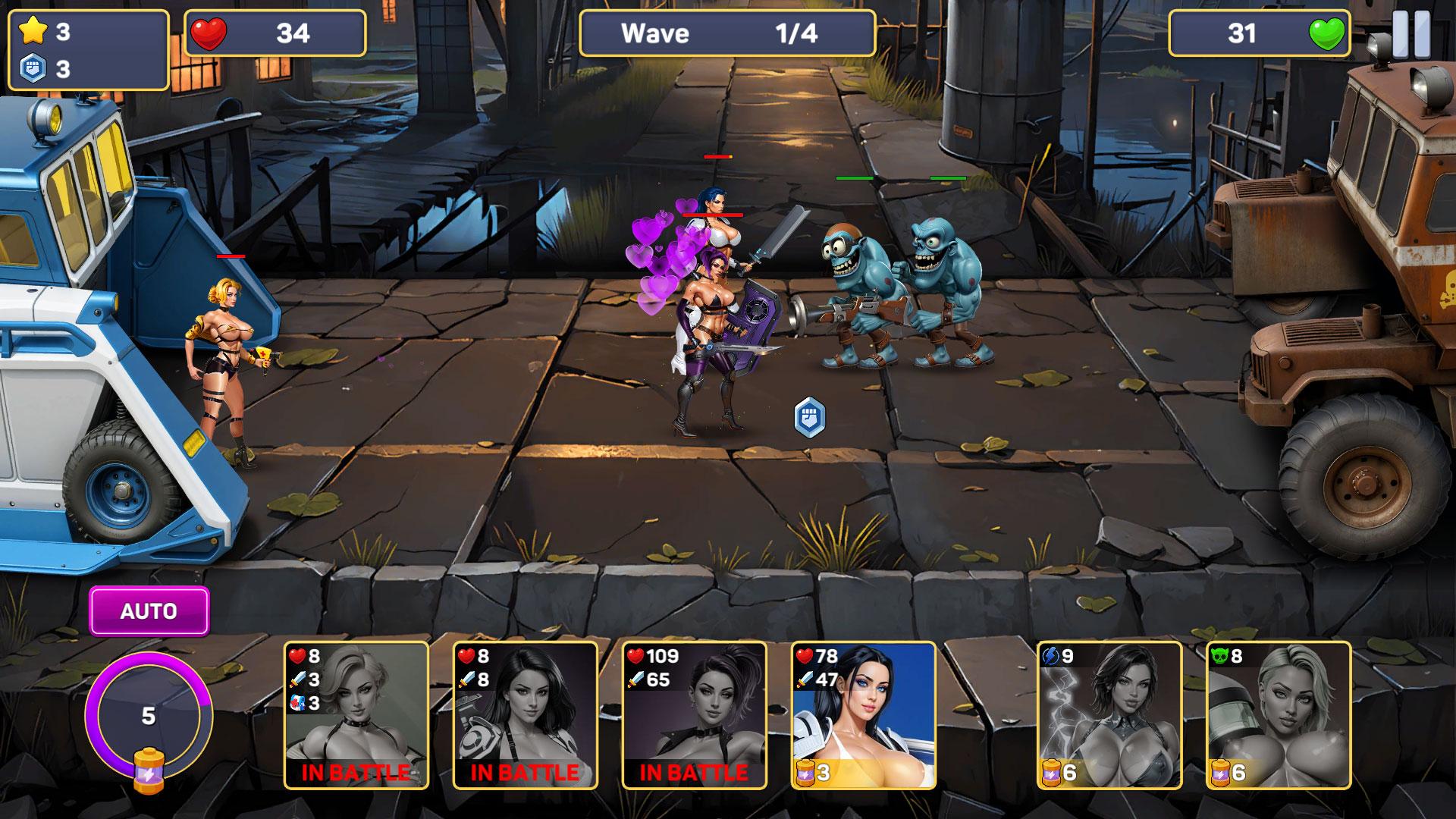Pick the in-battle hero card with 109 health

coord(694,715)
